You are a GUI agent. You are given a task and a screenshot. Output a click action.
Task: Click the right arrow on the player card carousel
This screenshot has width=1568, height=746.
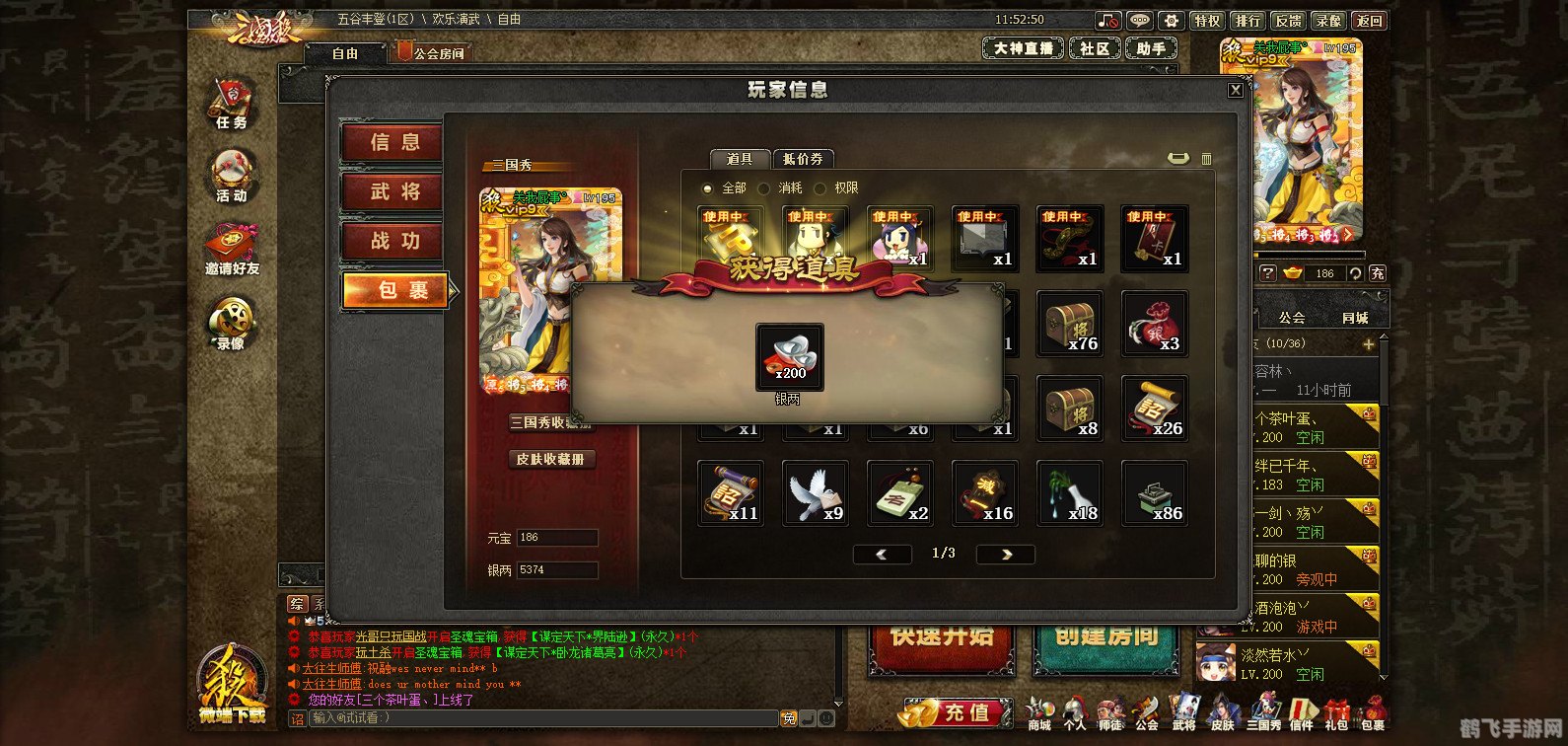coord(1349,236)
